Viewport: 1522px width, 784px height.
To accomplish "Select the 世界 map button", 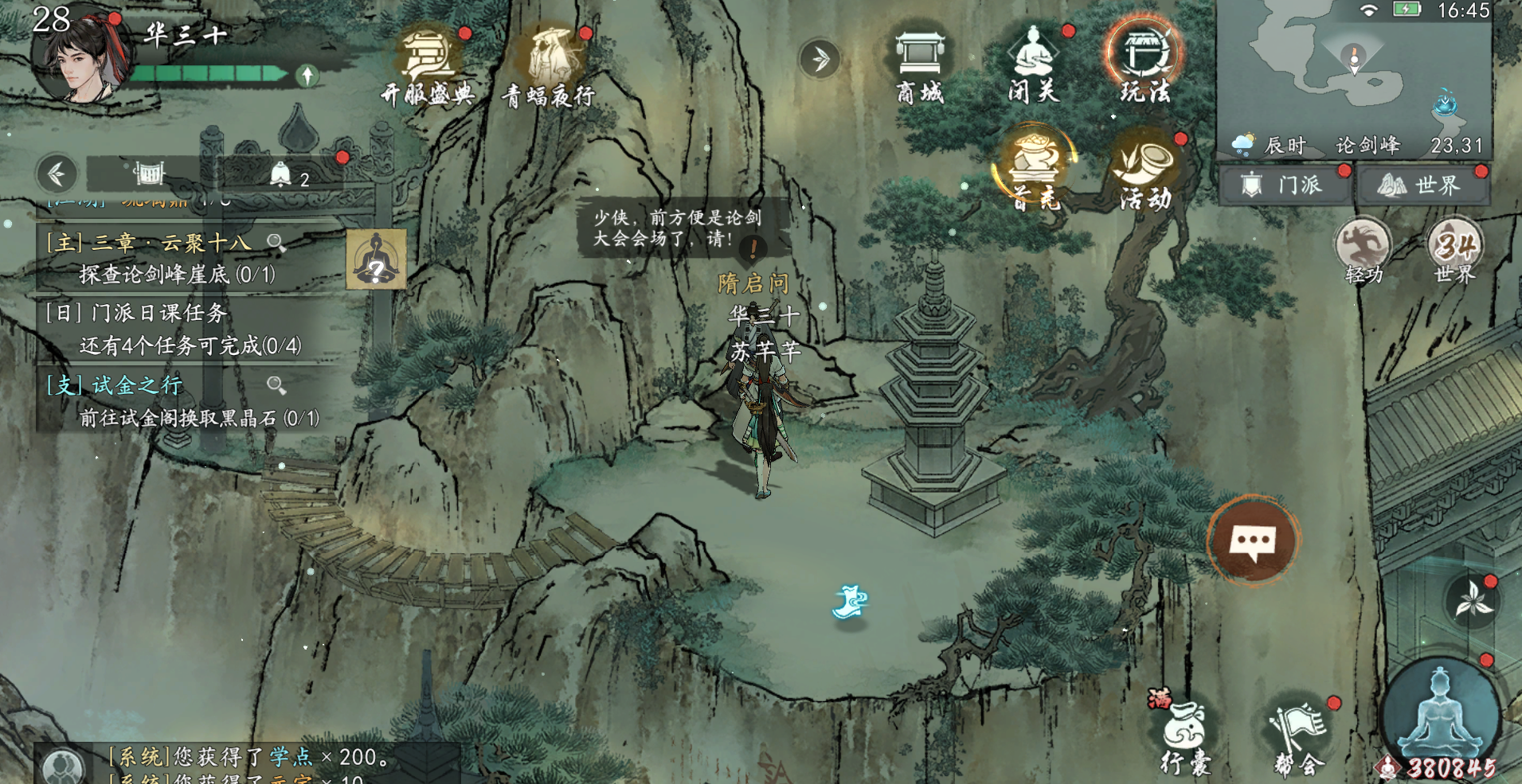I will coord(1422,185).
